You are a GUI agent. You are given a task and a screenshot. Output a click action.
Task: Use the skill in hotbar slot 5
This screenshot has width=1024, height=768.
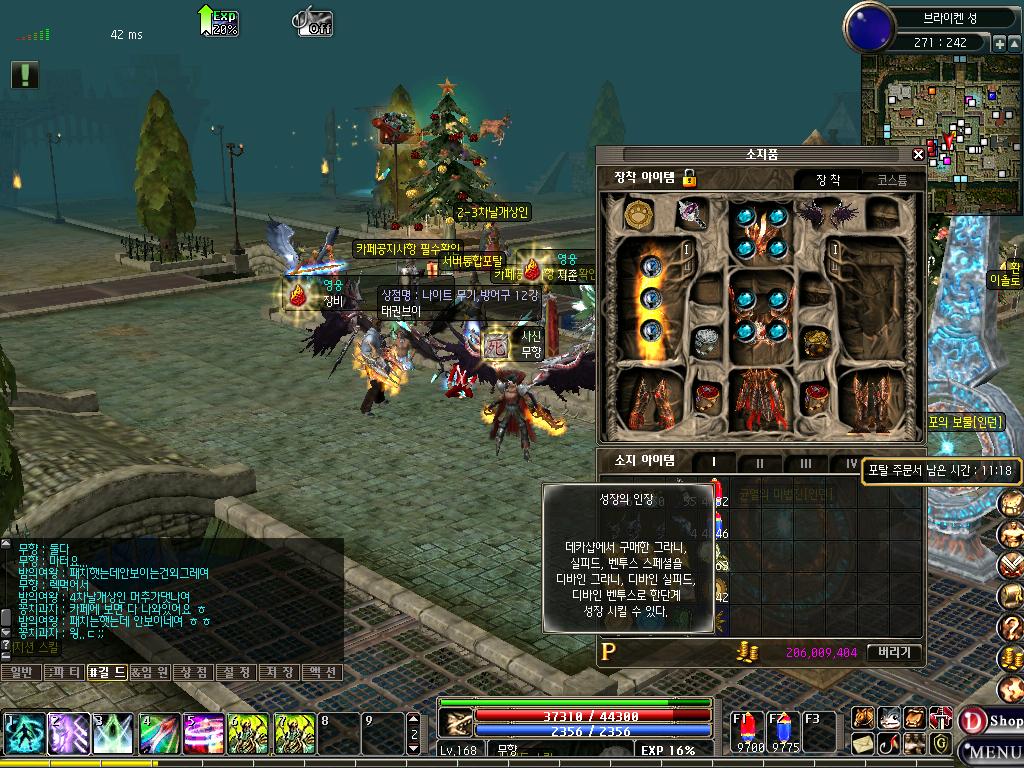click(x=203, y=734)
